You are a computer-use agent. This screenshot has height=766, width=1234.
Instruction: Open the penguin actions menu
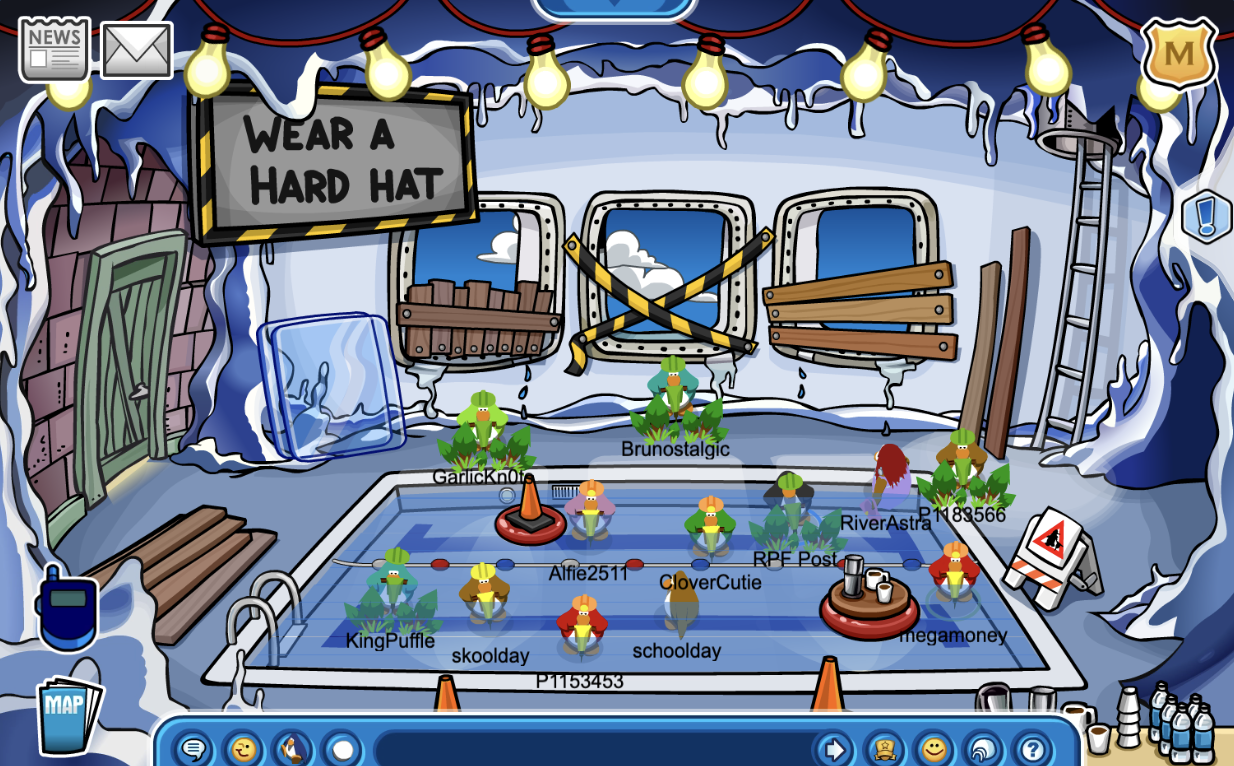pyautogui.click(x=292, y=748)
